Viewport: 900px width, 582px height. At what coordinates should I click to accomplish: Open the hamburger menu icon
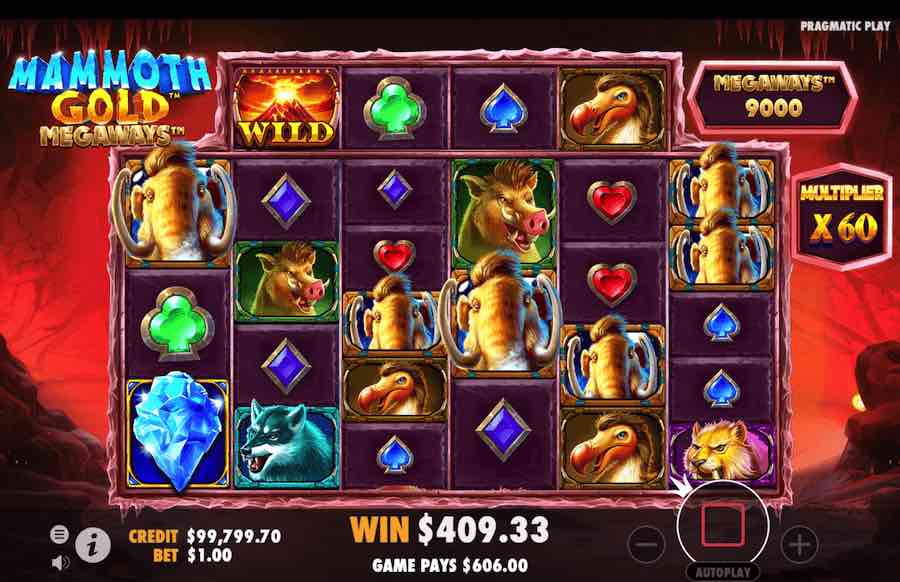point(59,533)
